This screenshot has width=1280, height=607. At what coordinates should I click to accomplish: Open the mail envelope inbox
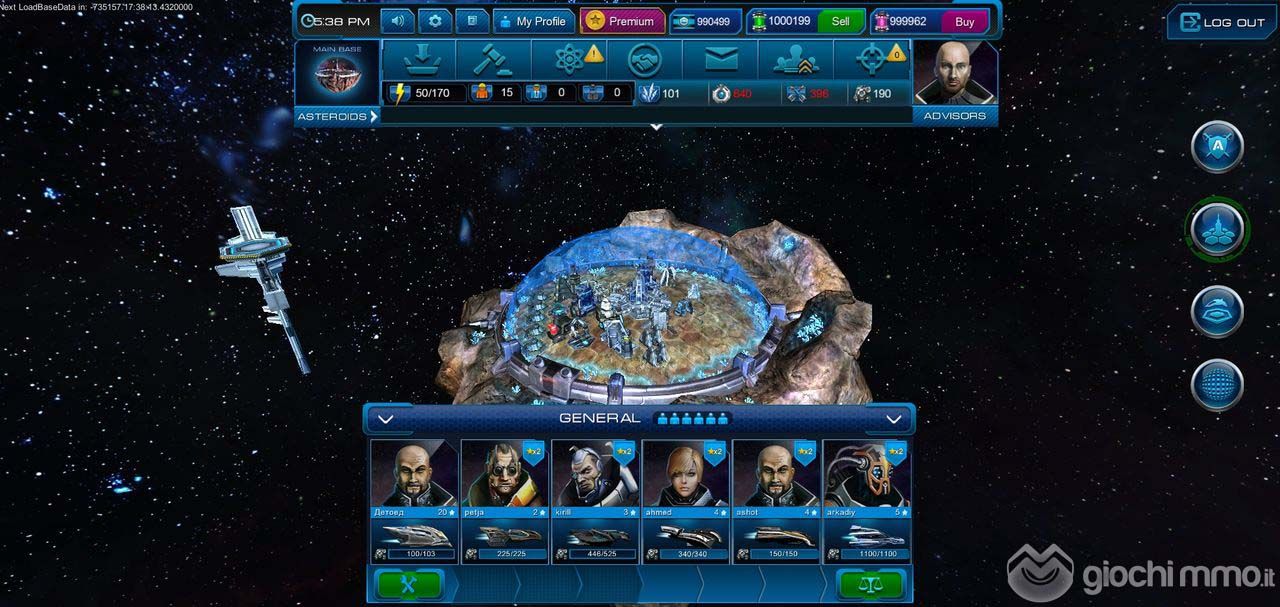tap(721, 60)
